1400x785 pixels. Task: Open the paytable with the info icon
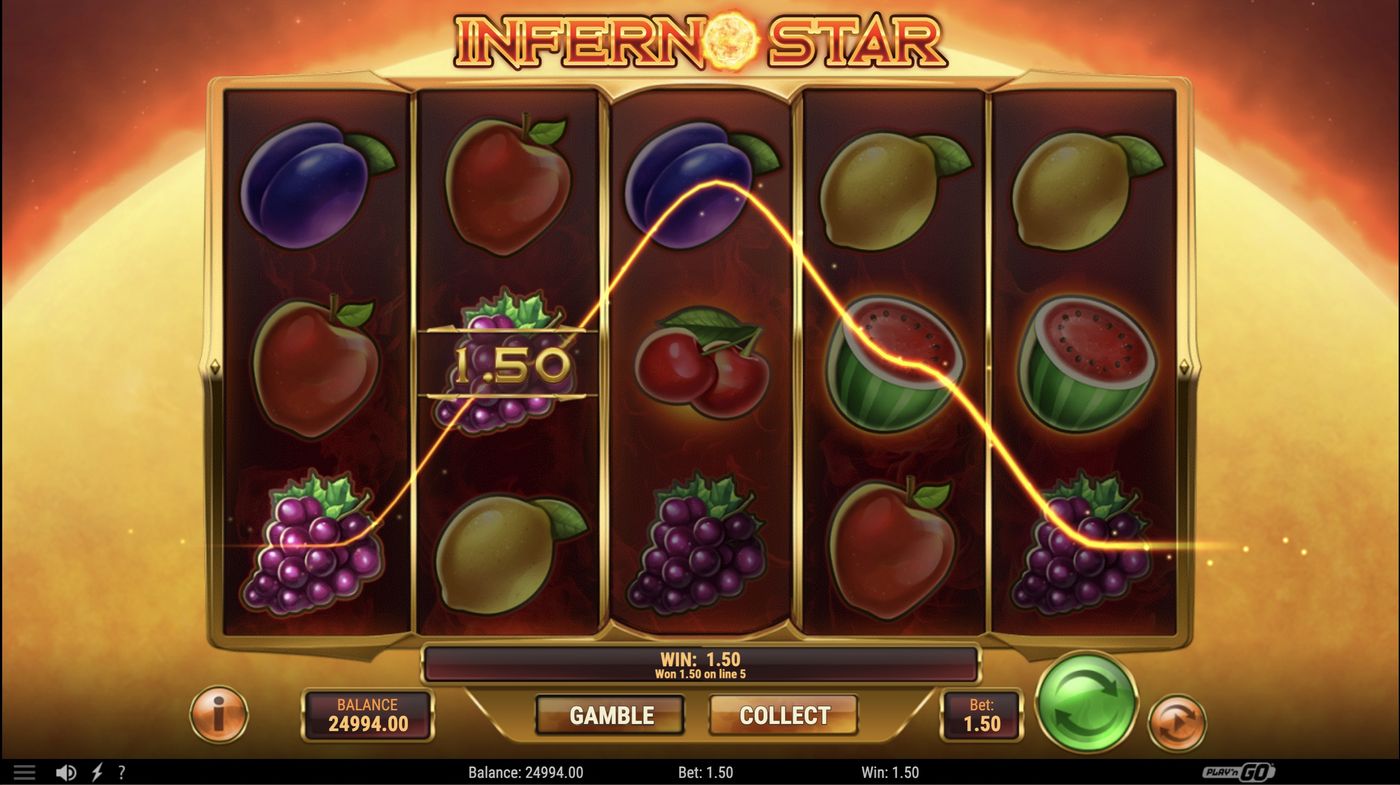[219, 714]
